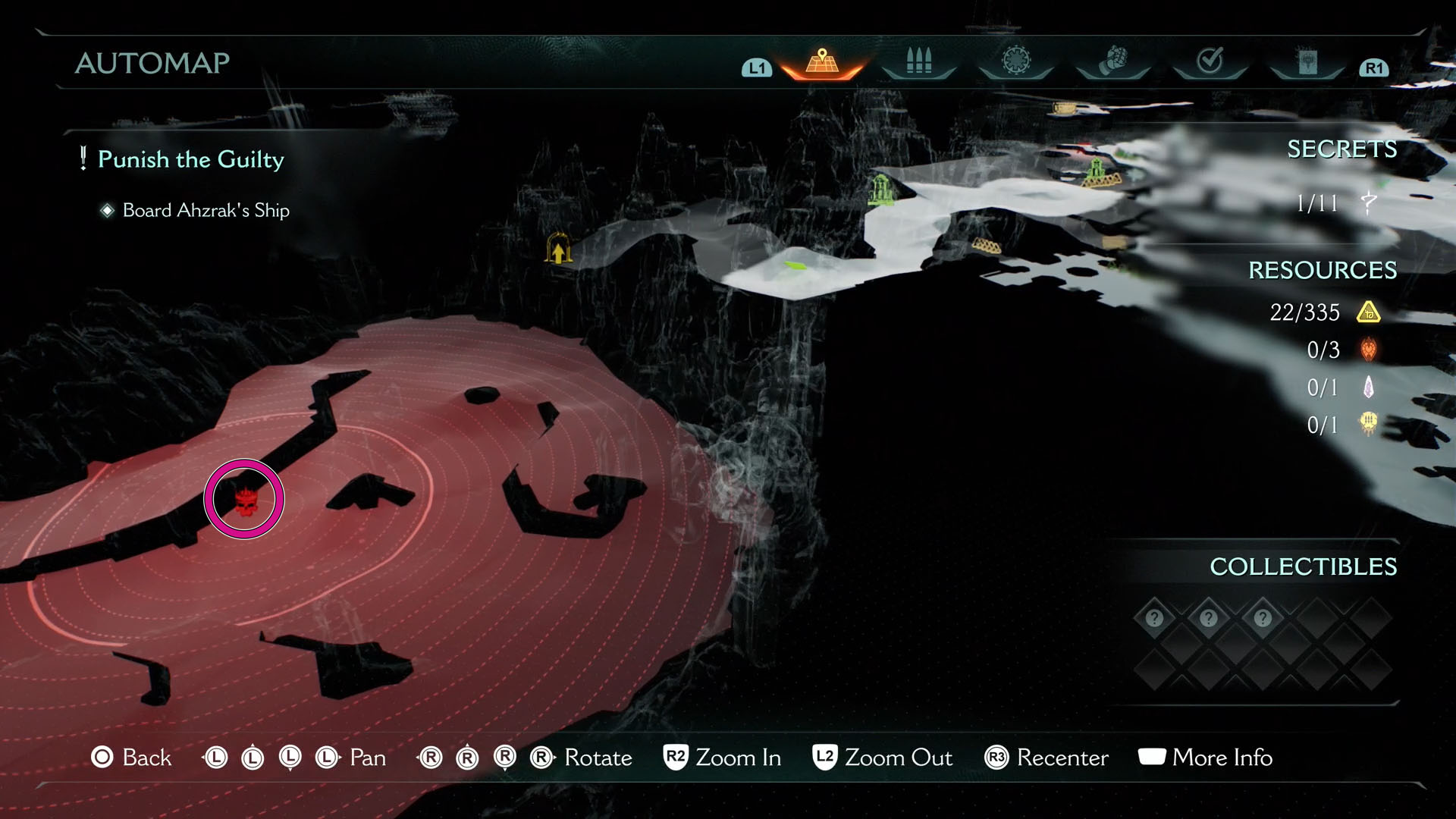The width and height of the screenshot is (1456, 819).
Task: Click the first mystery collectible thumbnail
Action: 1153,618
